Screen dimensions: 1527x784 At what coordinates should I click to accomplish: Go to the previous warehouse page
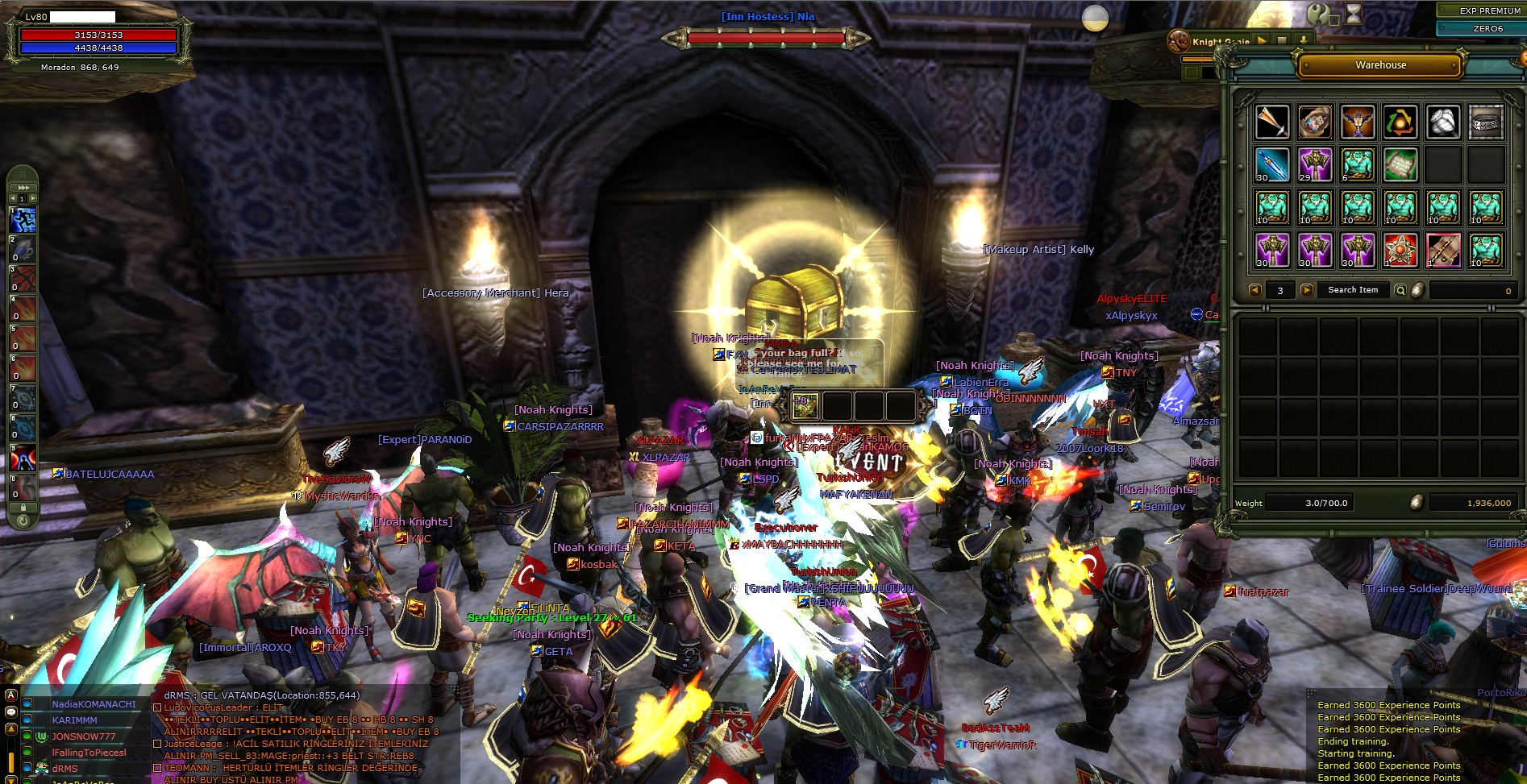coord(1254,290)
